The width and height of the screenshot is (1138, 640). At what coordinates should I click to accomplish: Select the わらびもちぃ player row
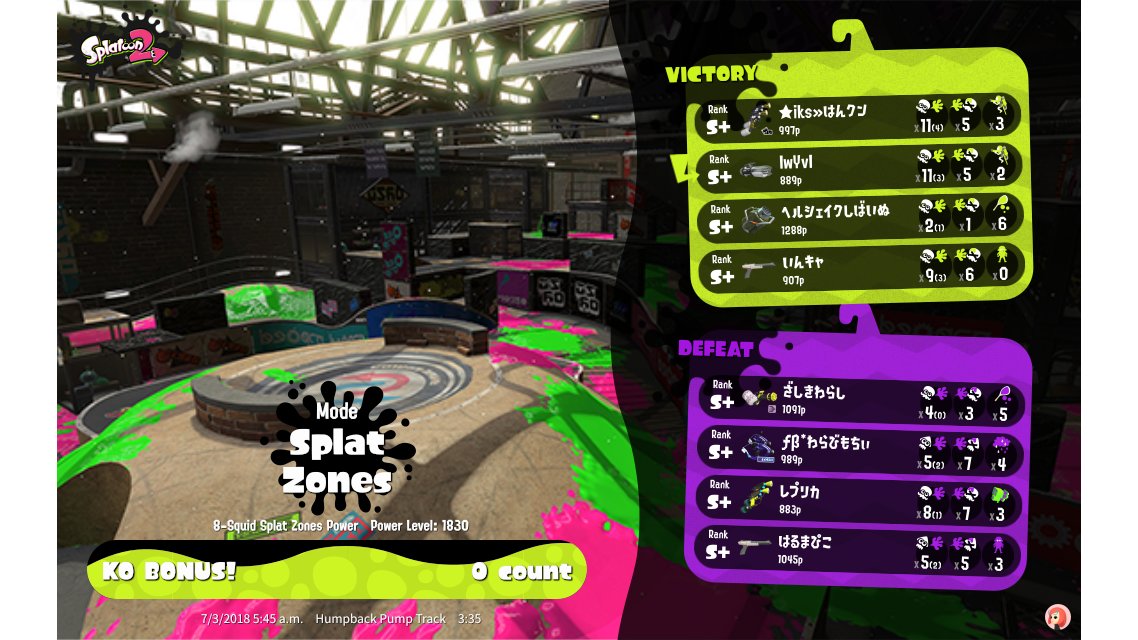pyautogui.click(x=858, y=450)
